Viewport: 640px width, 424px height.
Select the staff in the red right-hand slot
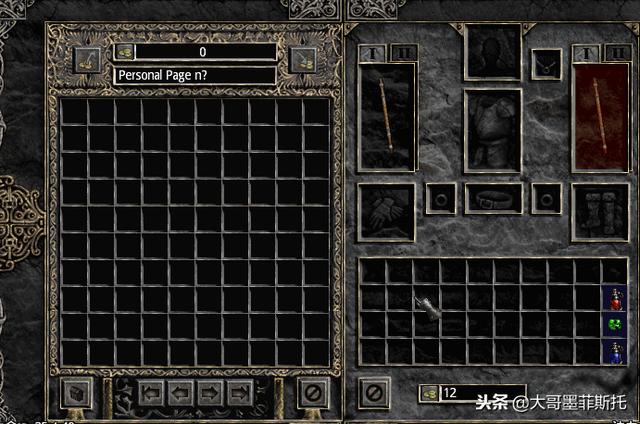[600, 115]
